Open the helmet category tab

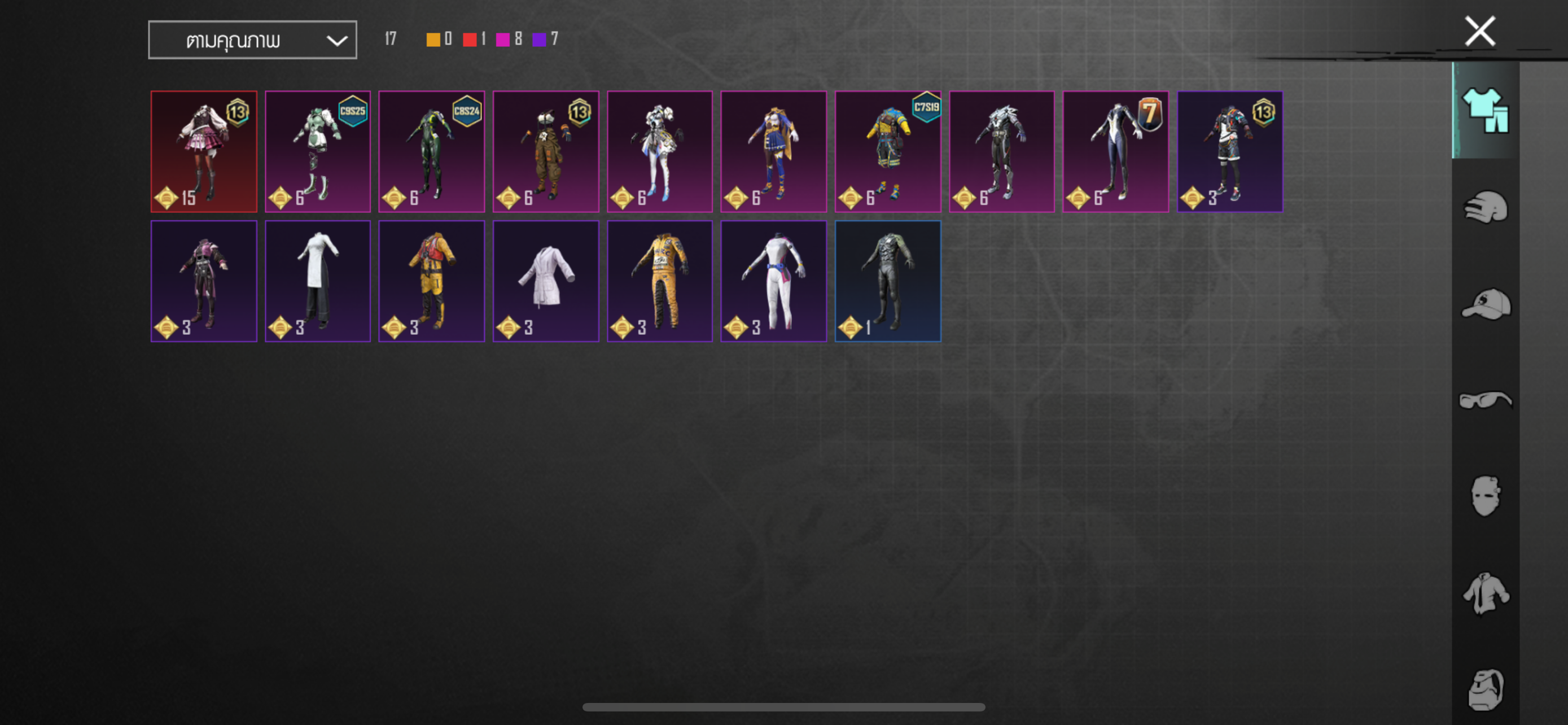point(1485,208)
